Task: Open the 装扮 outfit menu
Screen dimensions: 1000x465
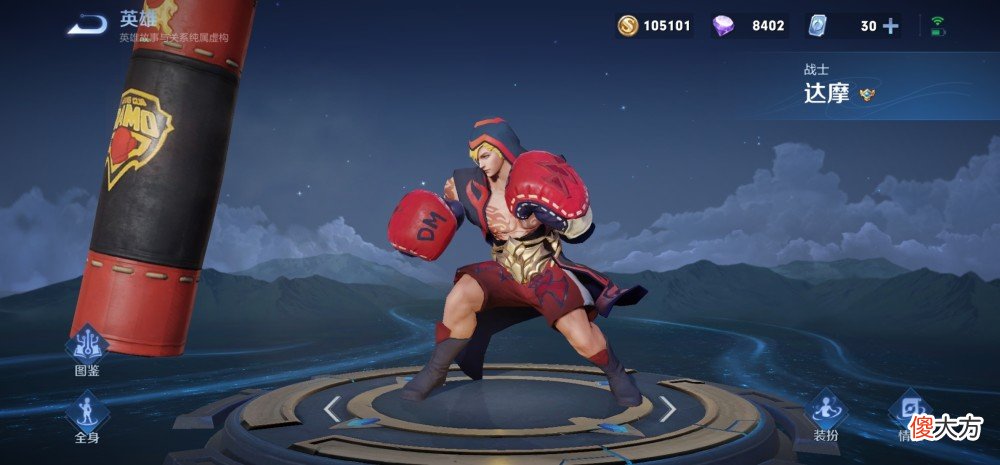Action: point(826,415)
